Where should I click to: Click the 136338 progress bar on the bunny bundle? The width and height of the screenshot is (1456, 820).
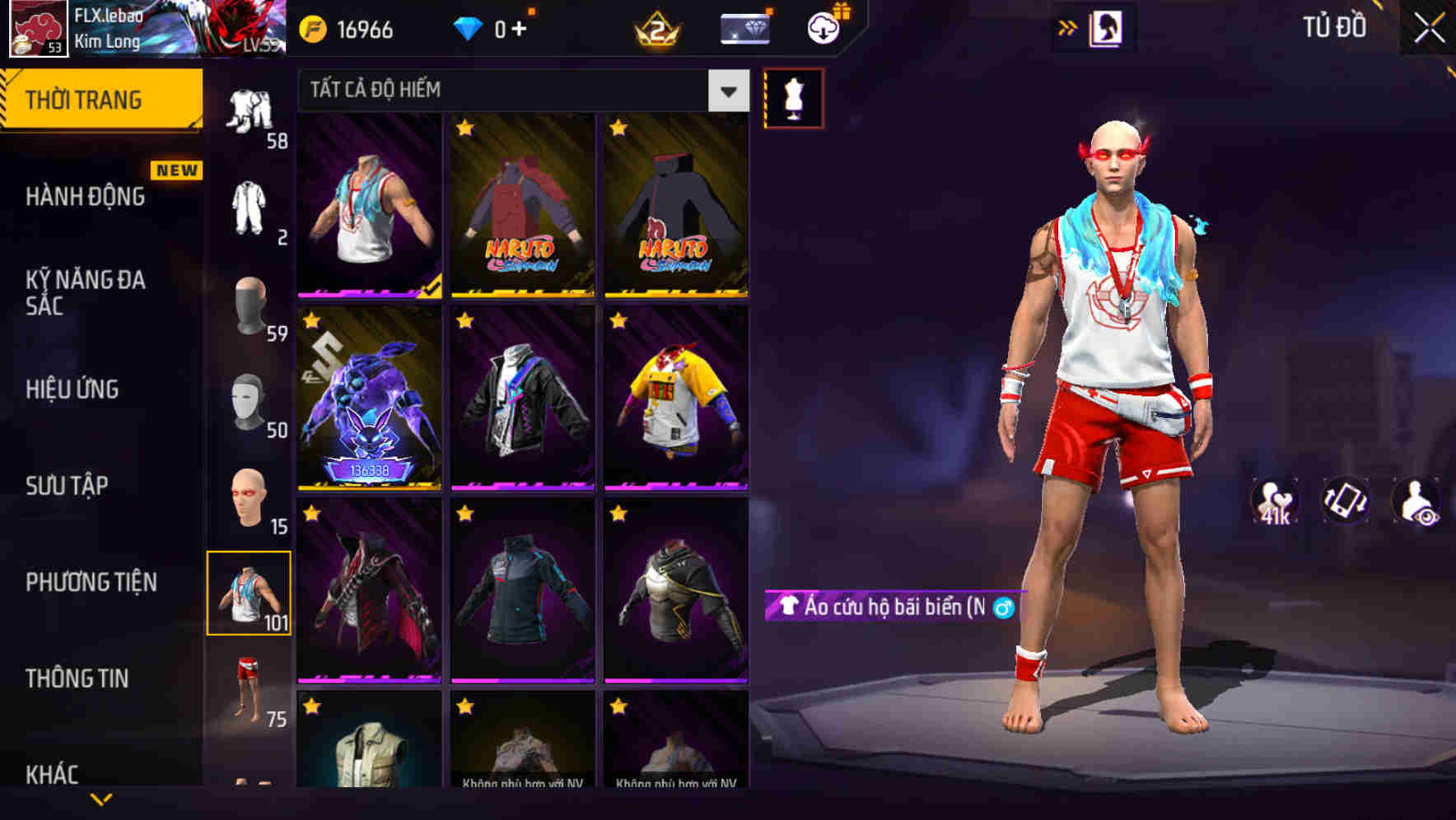[x=370, y=468]
